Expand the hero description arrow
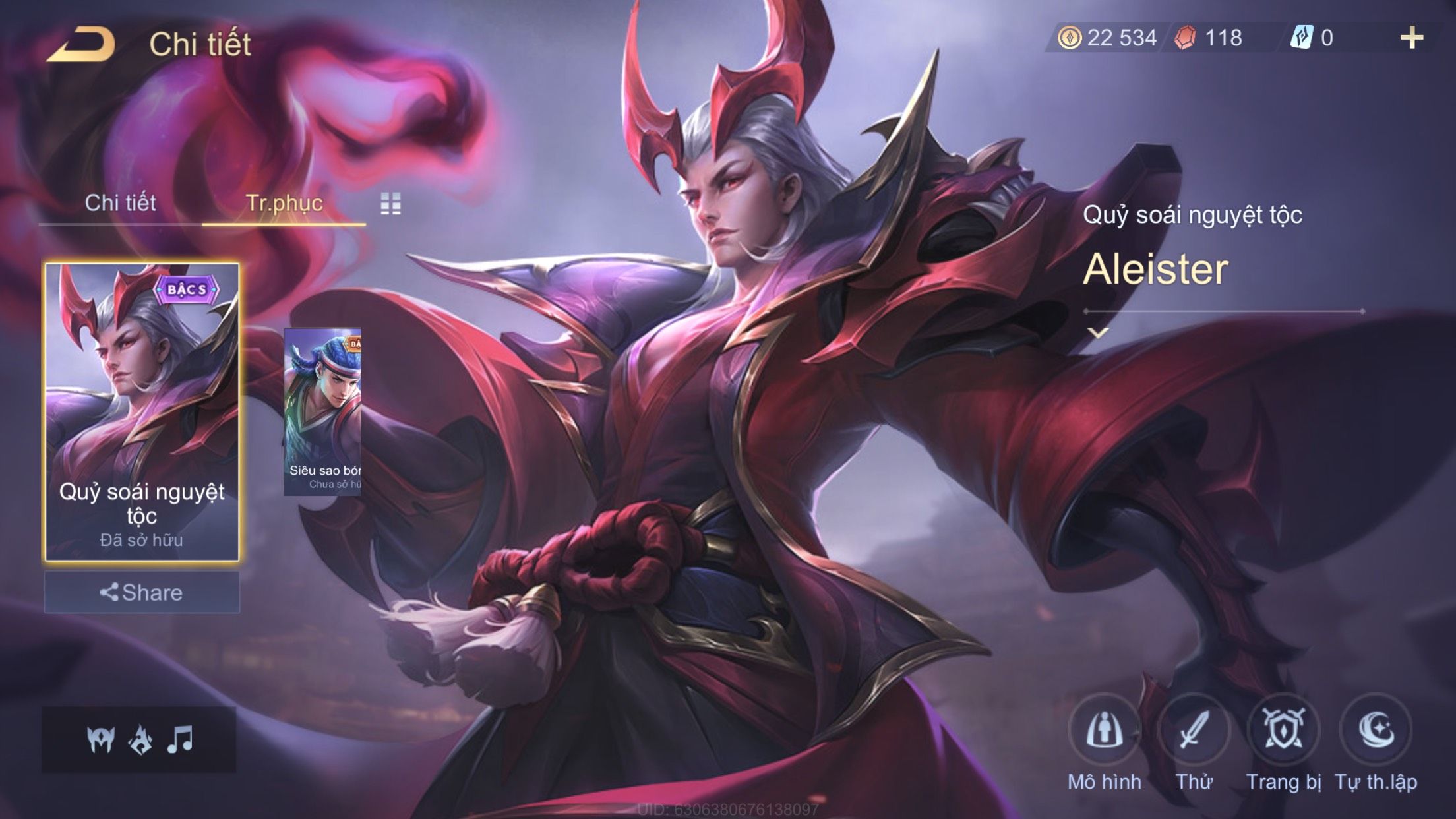Image resolution: width=1456 pixels, height=819 pixels. (1098, 333)
